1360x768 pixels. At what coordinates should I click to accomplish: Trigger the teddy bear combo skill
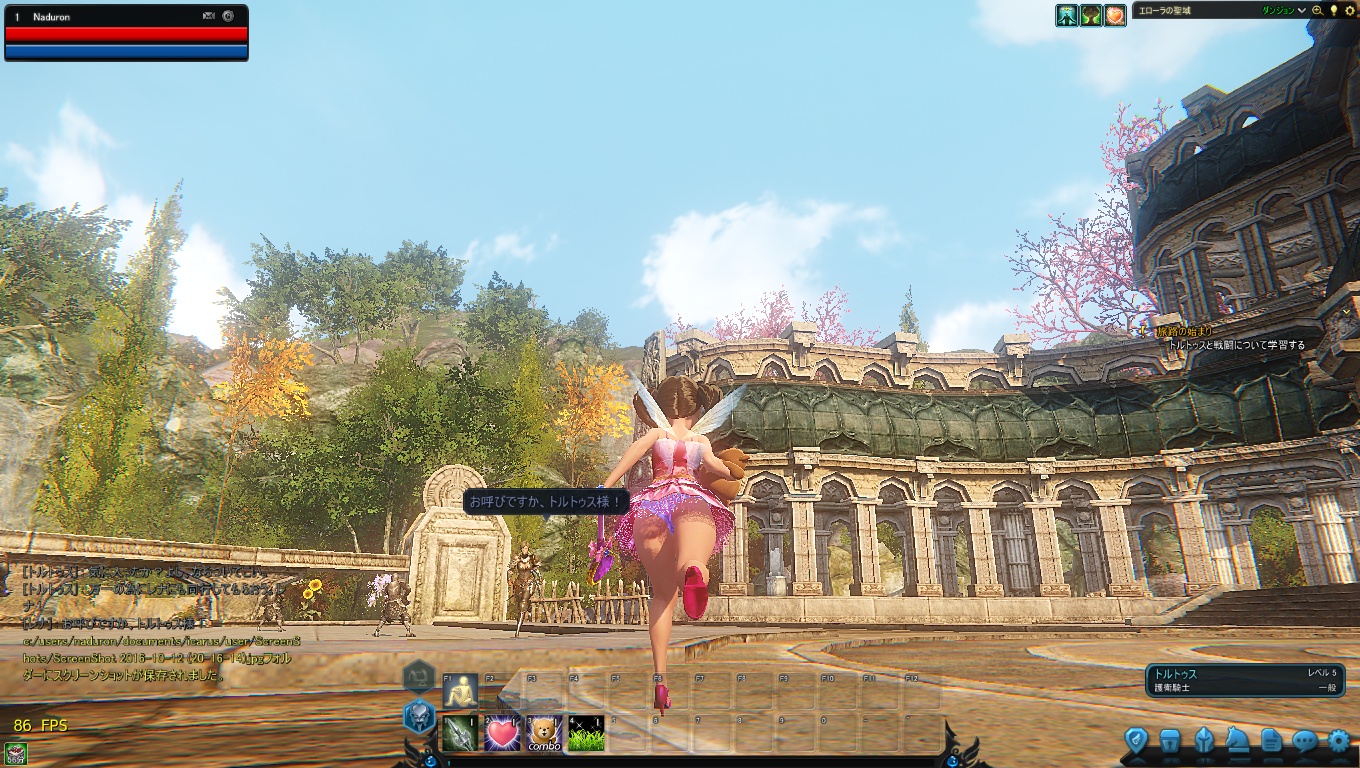tap(544, 734)
